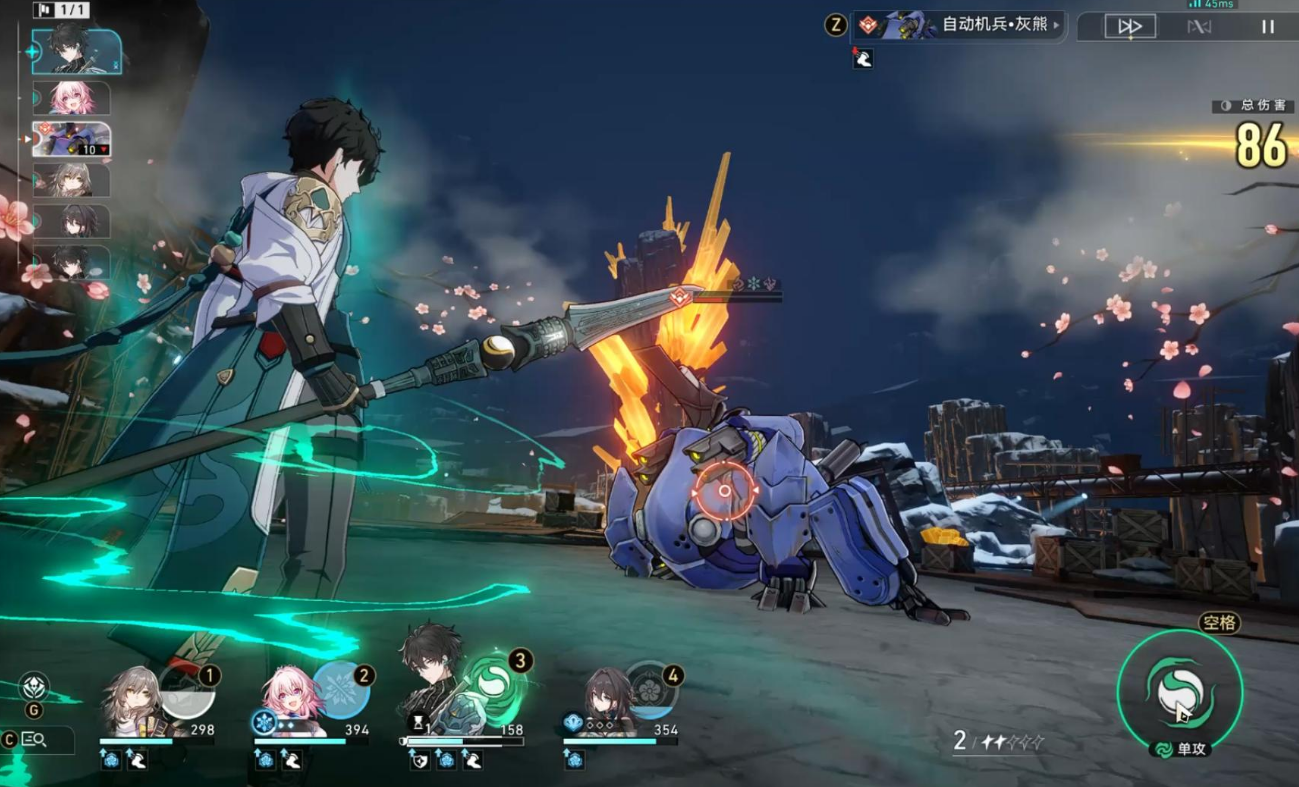Select the grey-haired portrait in turn order

[72, 180]
